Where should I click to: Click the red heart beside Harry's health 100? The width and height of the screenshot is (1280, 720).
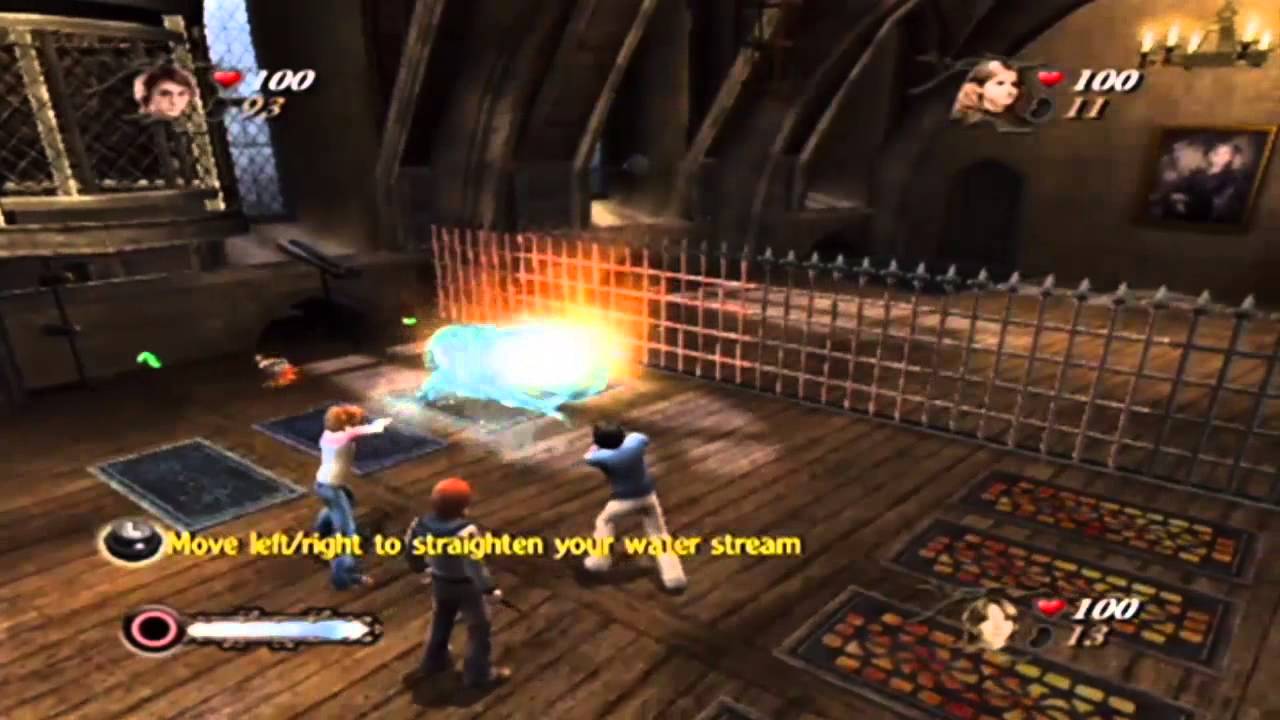228,80
